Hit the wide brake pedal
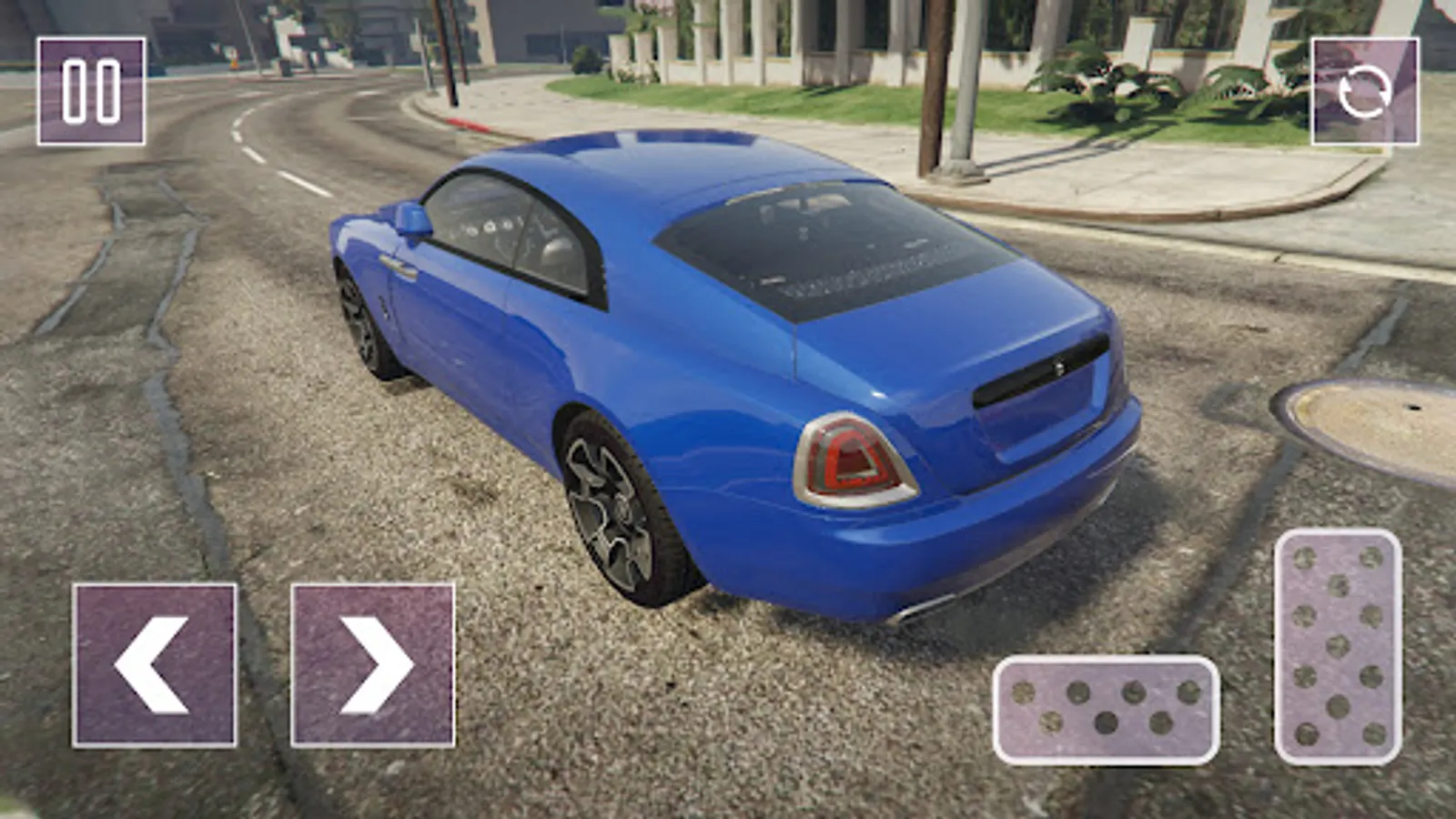 click(x=1106, y=709)
